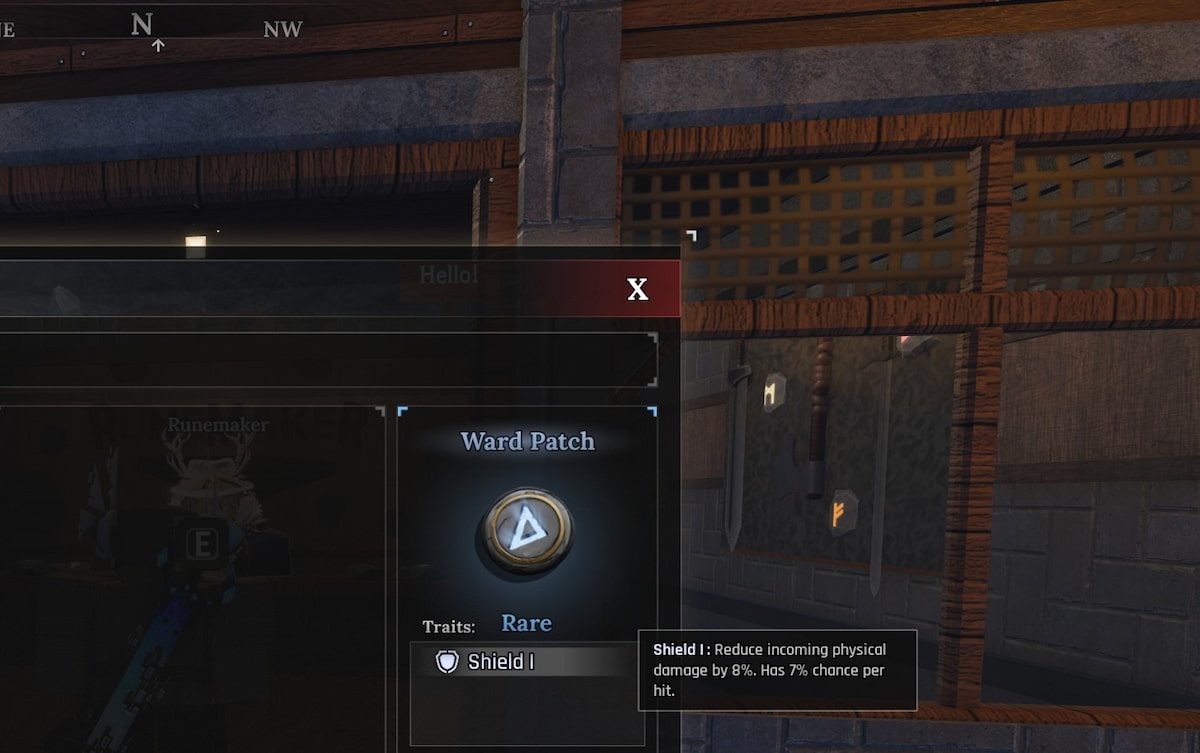Image resolution: width=1200 pixels, height=753 pixels.
Task: Close the Runemaker window with the X
Action: pyautogui.click(x=637, y=290)
